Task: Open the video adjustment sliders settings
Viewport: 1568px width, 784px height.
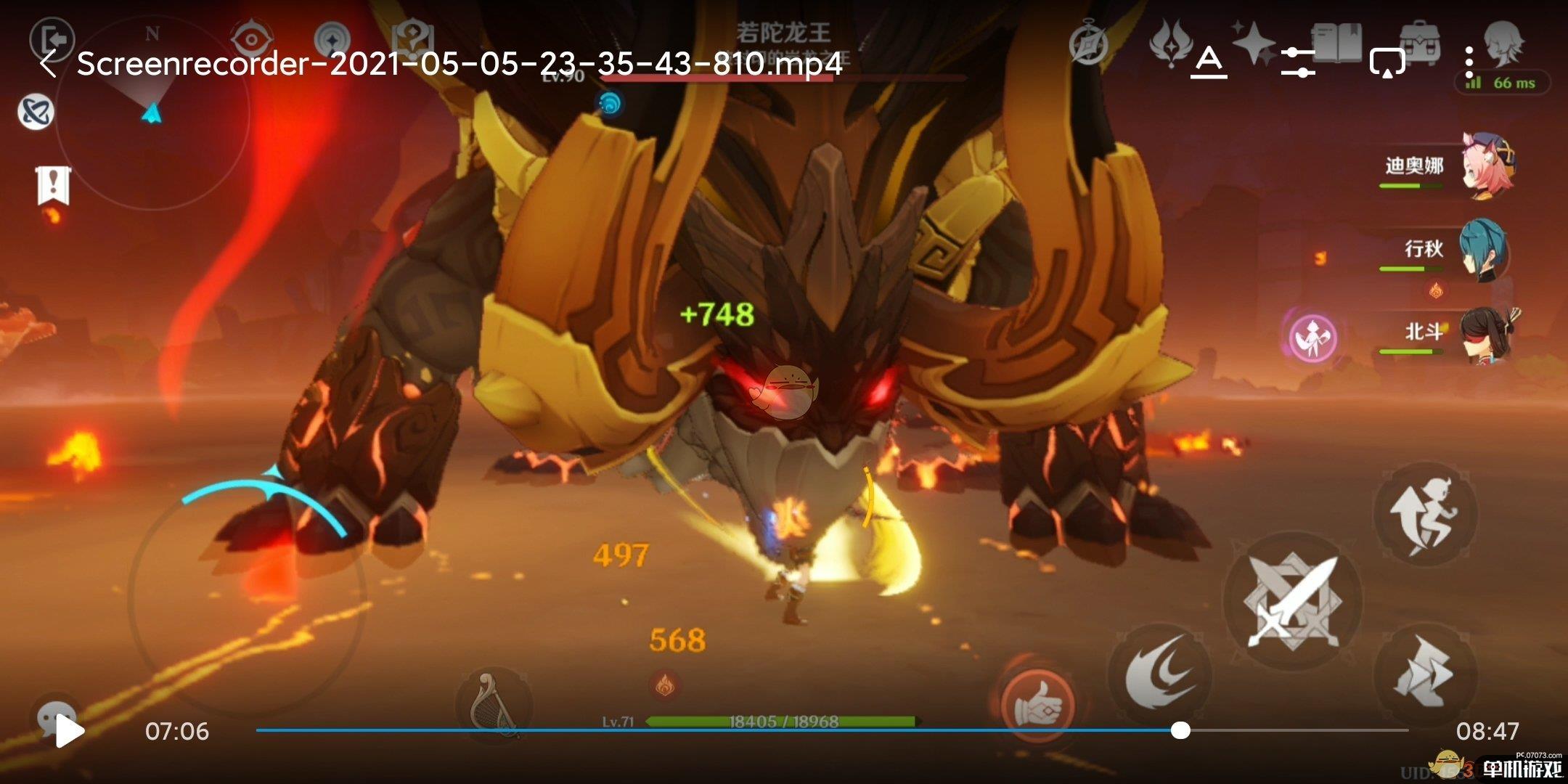Action: click(1297, 63)
